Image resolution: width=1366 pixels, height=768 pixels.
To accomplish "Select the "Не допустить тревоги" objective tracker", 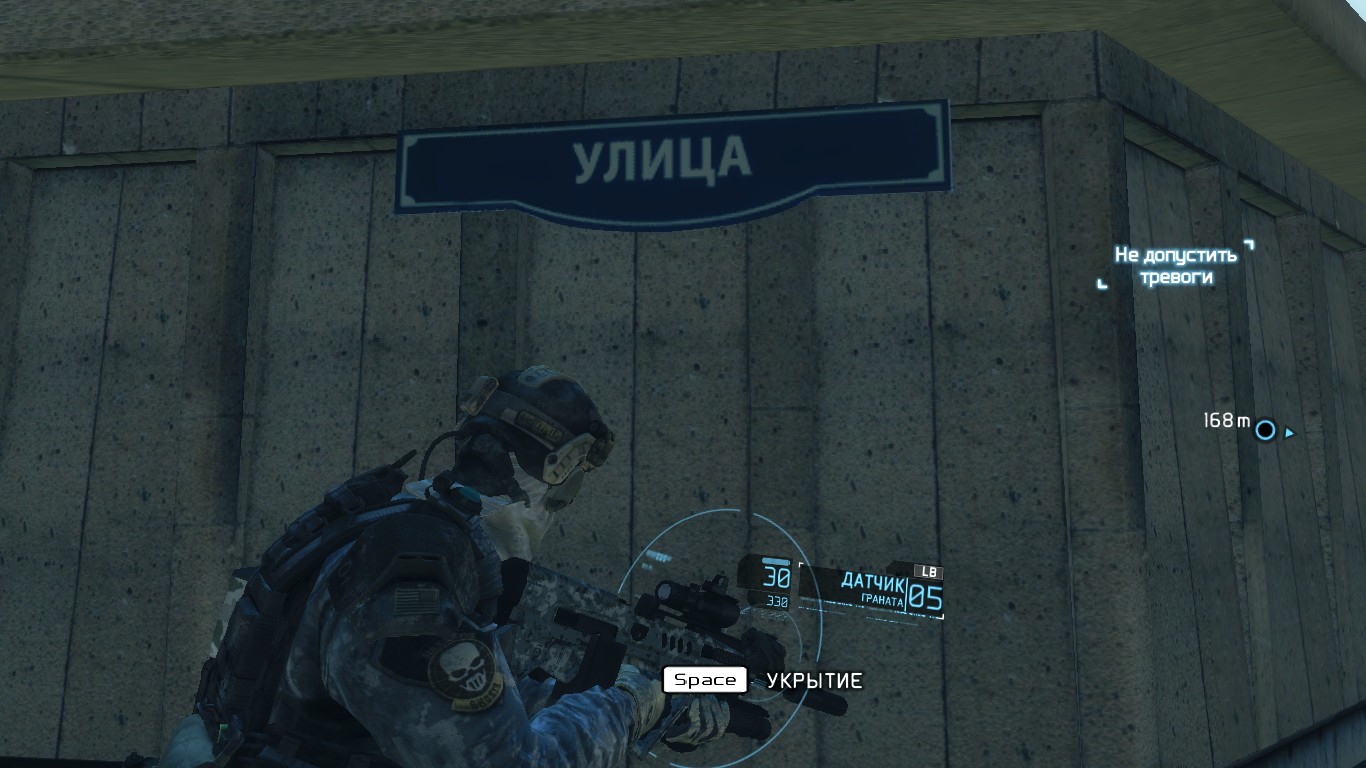I will pos(1175,265).
